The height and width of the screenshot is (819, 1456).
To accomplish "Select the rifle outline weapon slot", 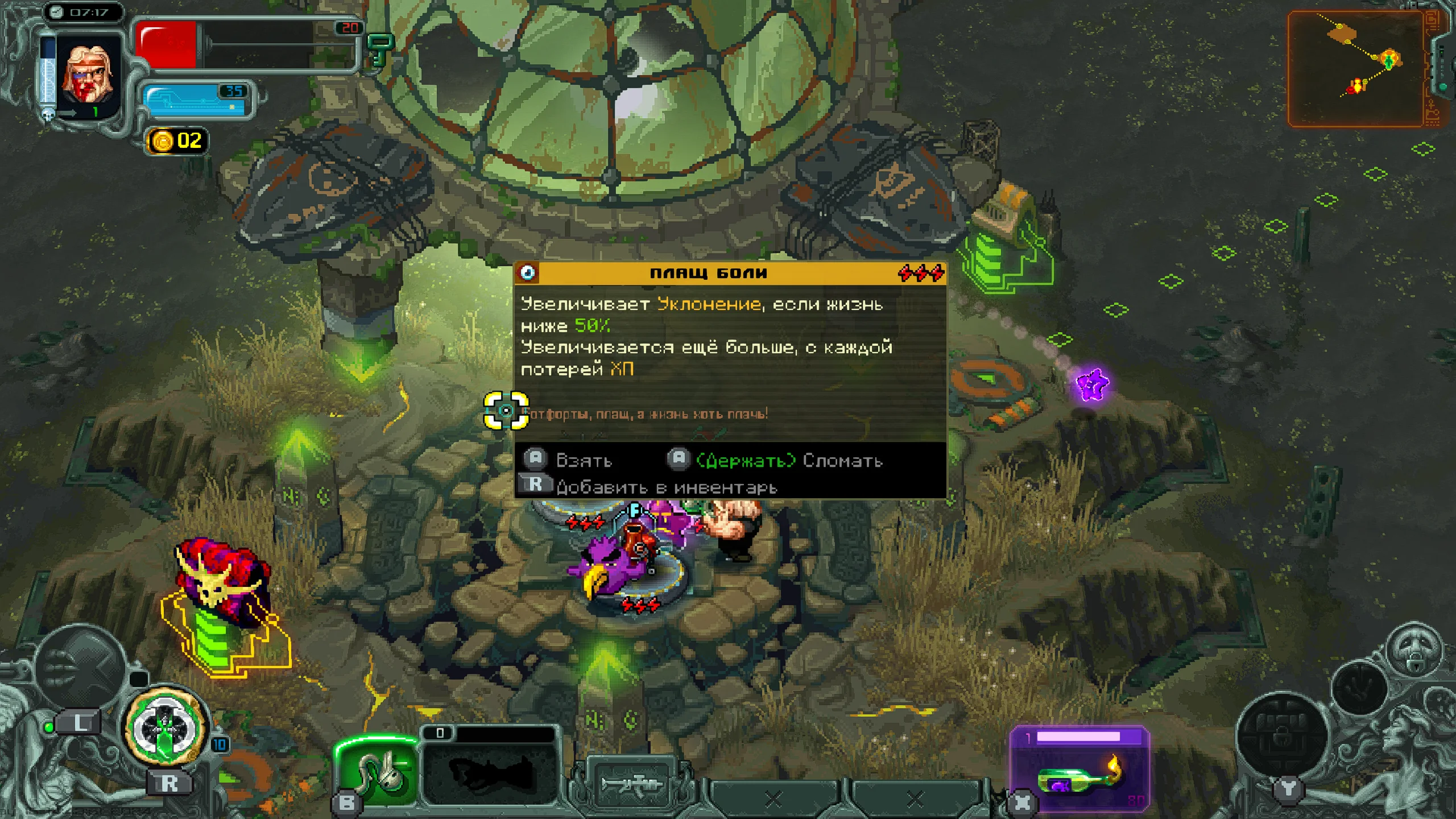I will point(631,785).
